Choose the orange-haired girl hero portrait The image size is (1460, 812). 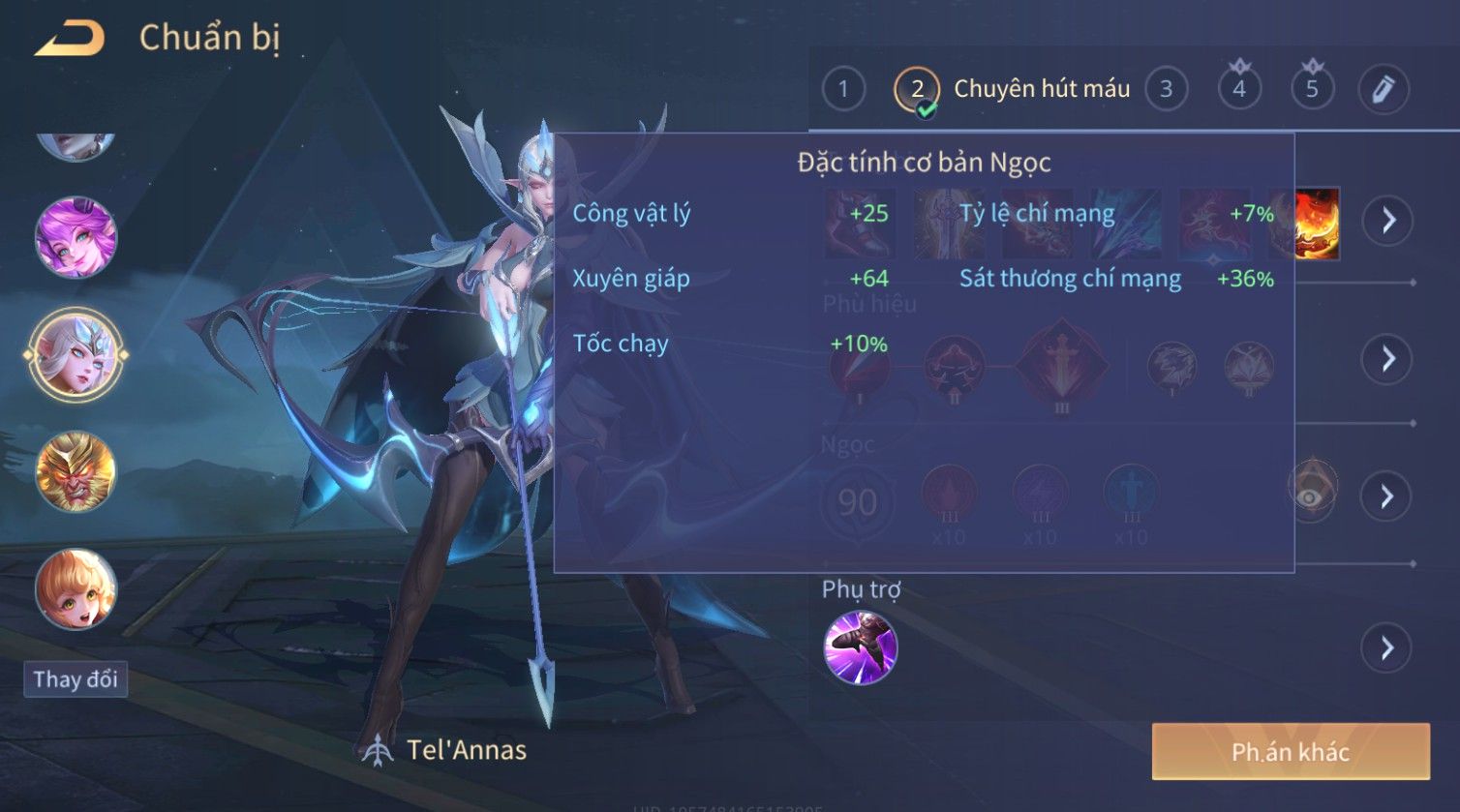pyautogui.click(x=76, y=588)
